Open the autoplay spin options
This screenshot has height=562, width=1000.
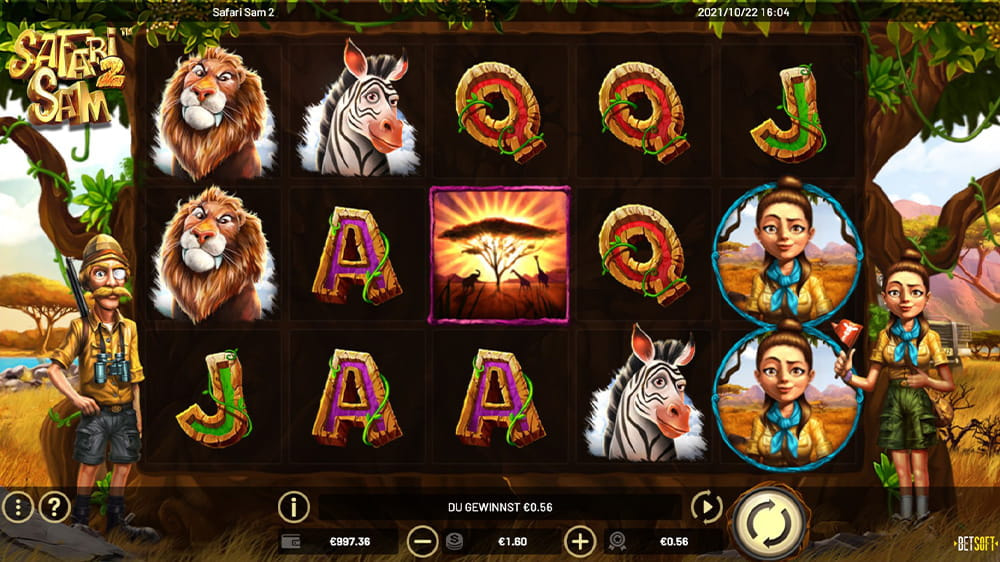tap(706, 507)
